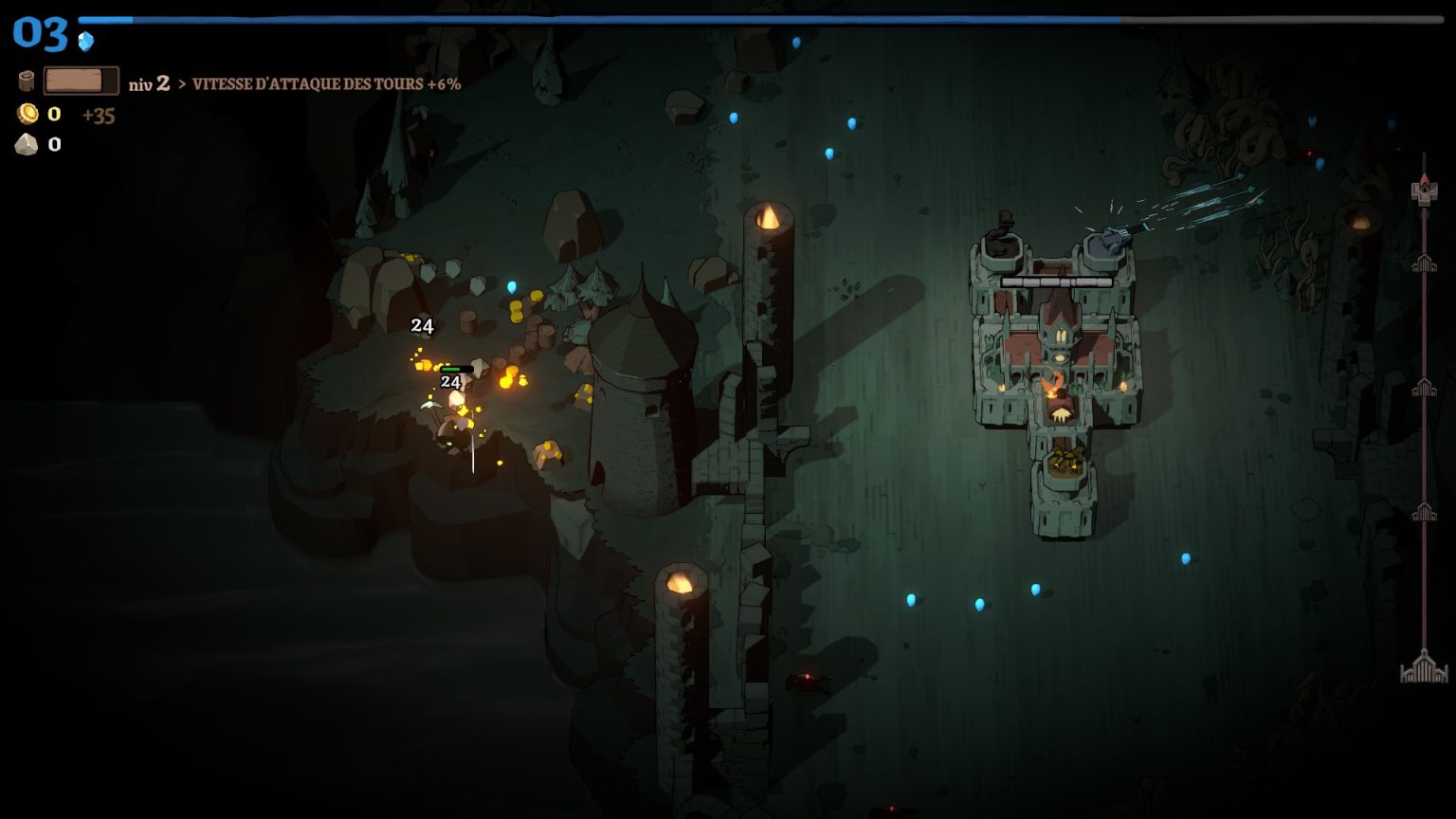
Task: Click the grey stone resource icon
Action: tap(27, 144)
